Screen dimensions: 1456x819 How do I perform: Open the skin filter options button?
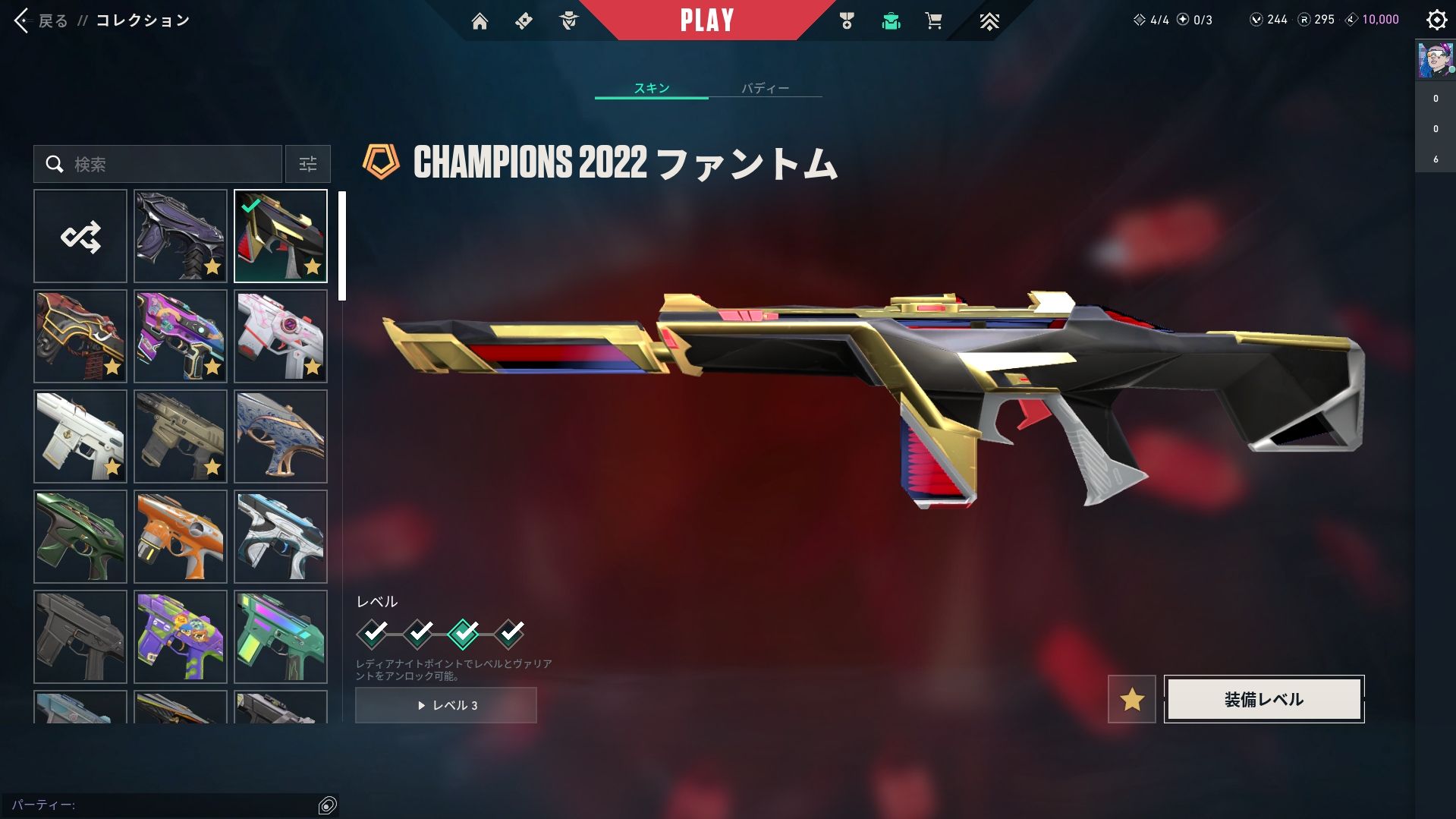(308, 164)
